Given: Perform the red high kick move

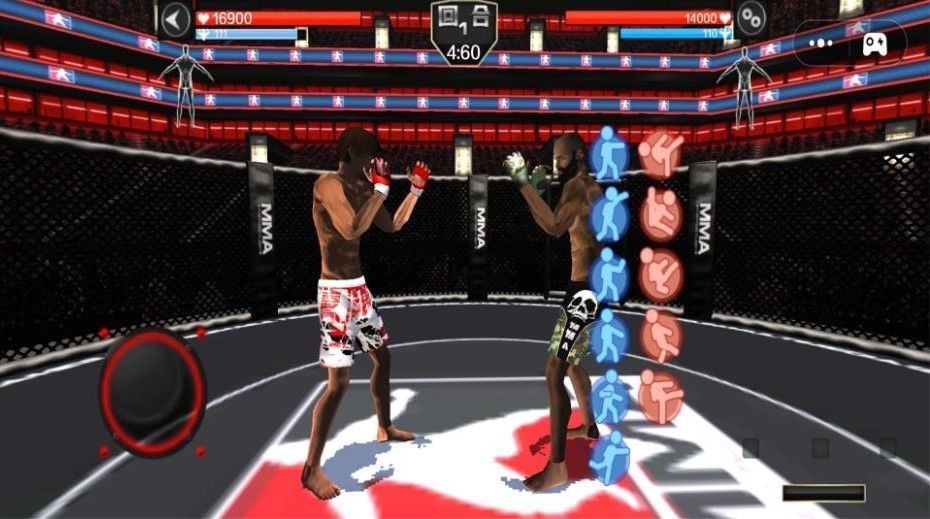Looking at the screenshot, I should click(x=659, y=151).
